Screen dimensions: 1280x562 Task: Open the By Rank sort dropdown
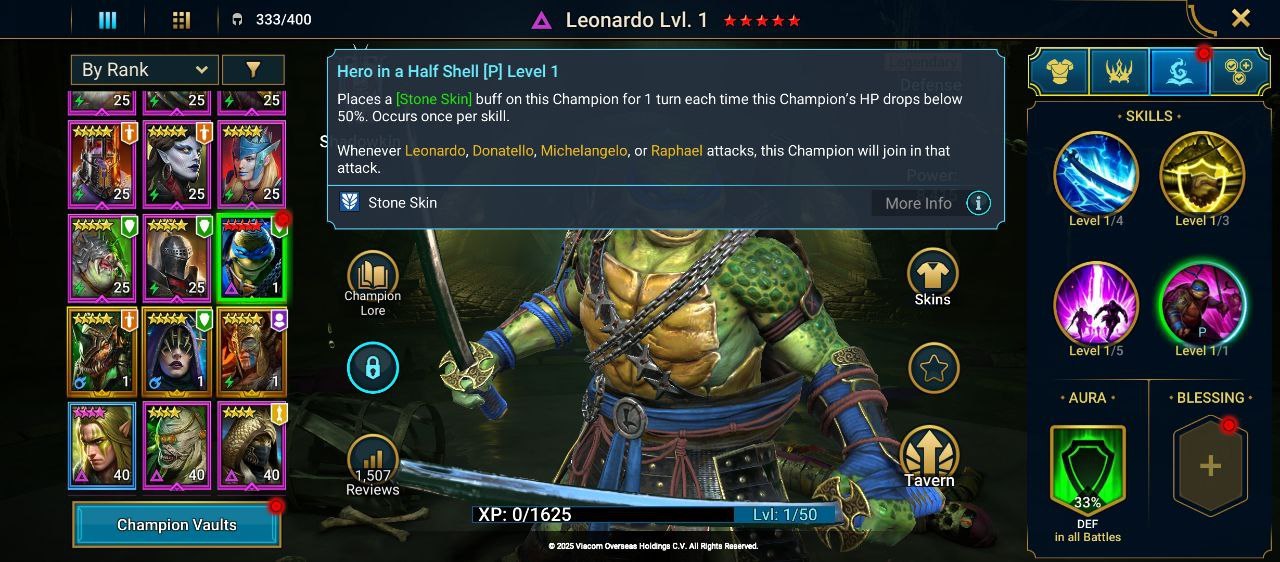tap(144, 69)
